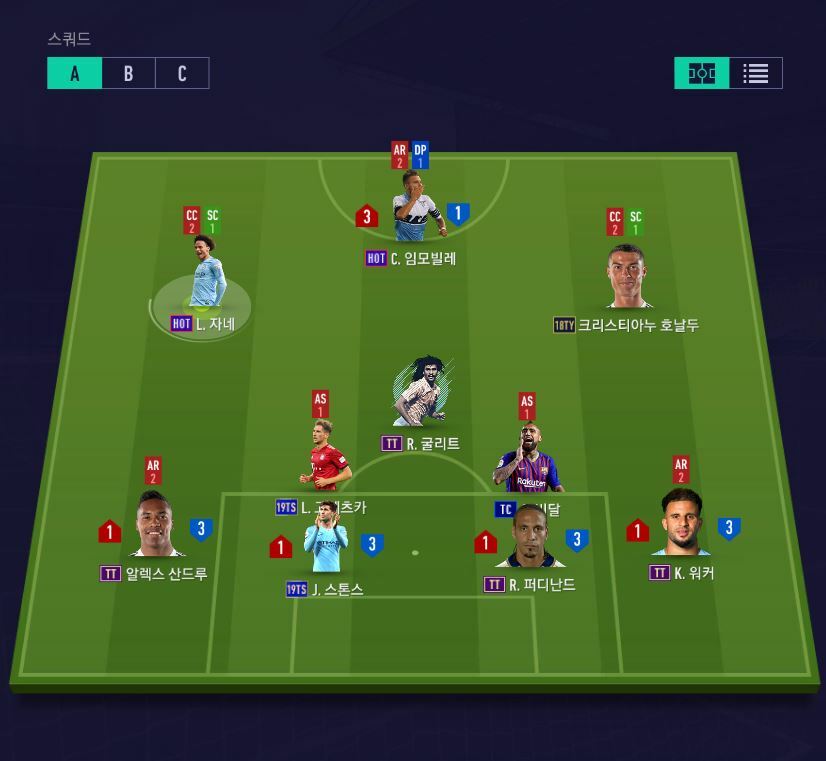The width and height of the screenshot is (826, 761).
Task: Select the Barcelona midfielder with TC badge
Action: [529, 462]
